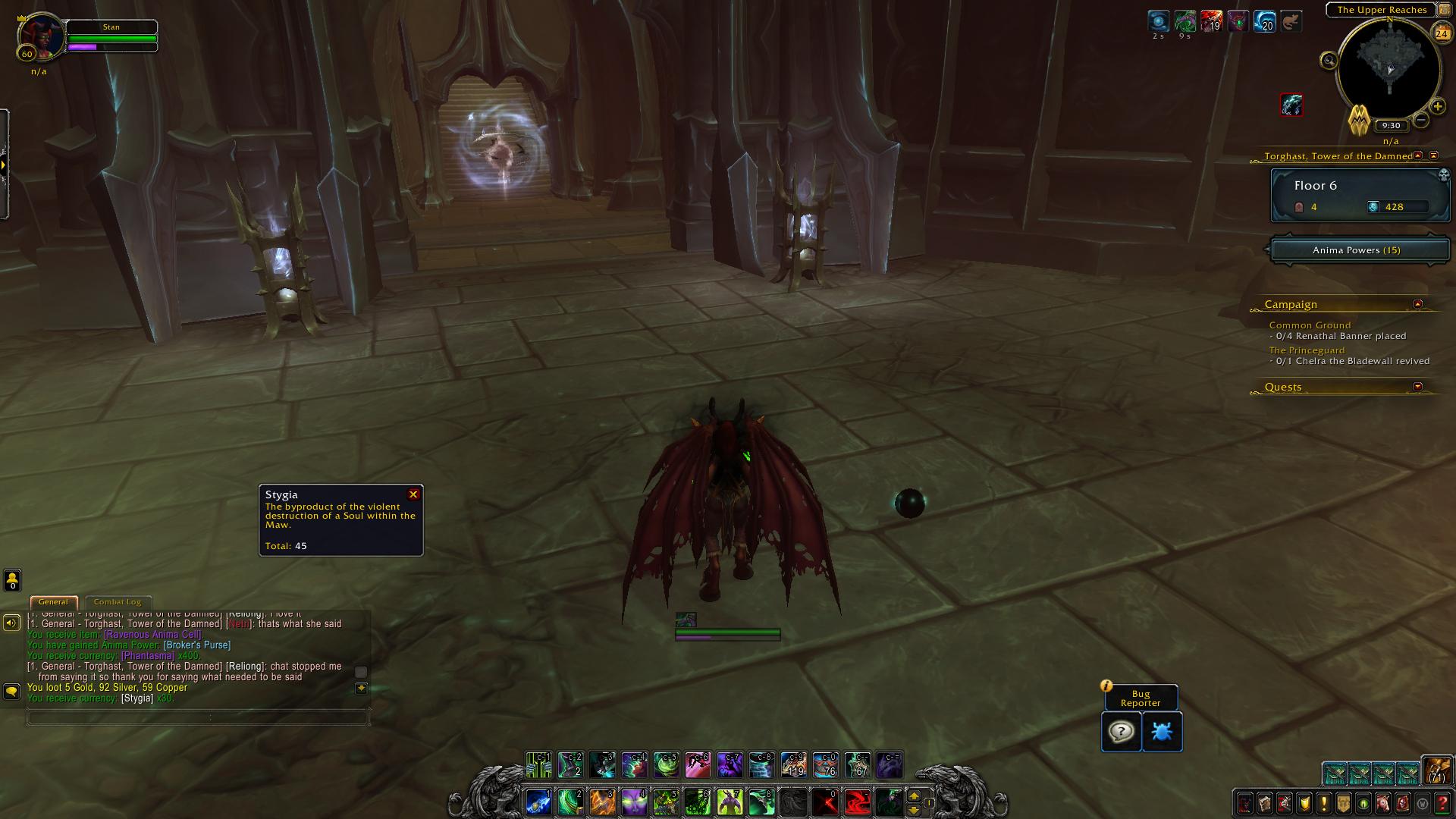Open the red question mark help menu
This screenshot has width=1456, height=819.
point(1442,803)
